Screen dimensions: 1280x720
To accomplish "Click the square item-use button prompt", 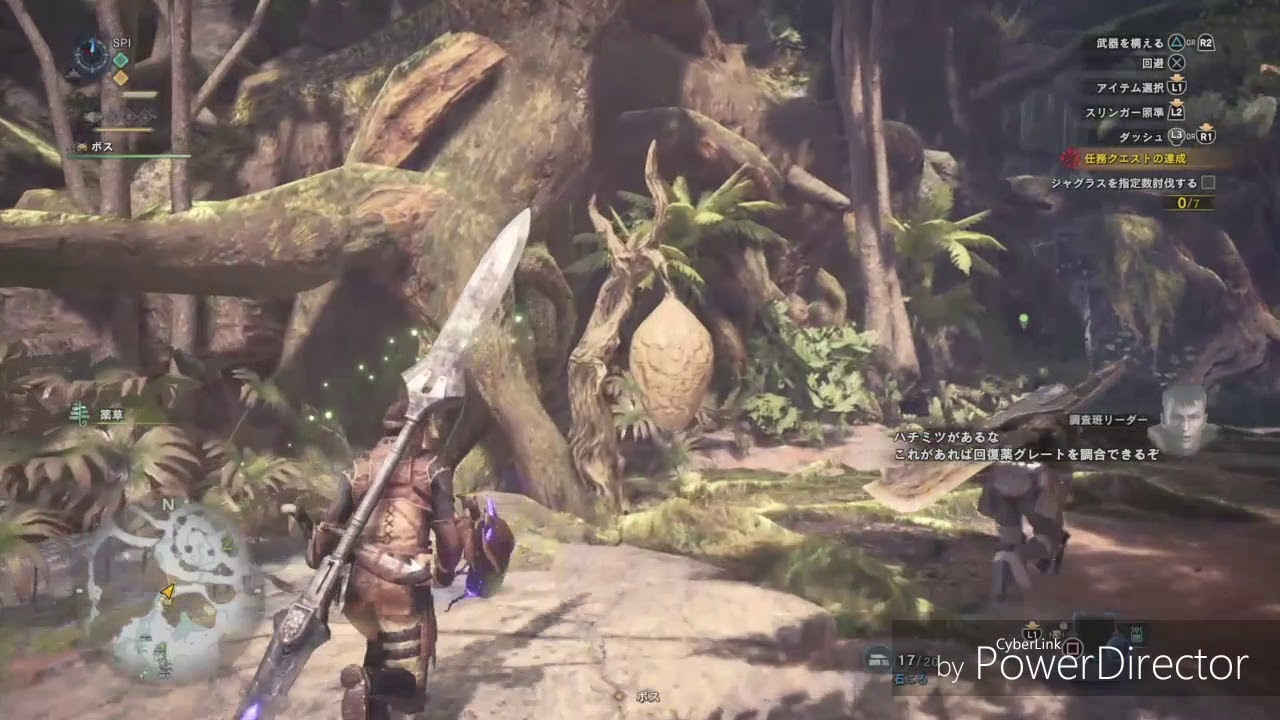I will pos(1072,648).
